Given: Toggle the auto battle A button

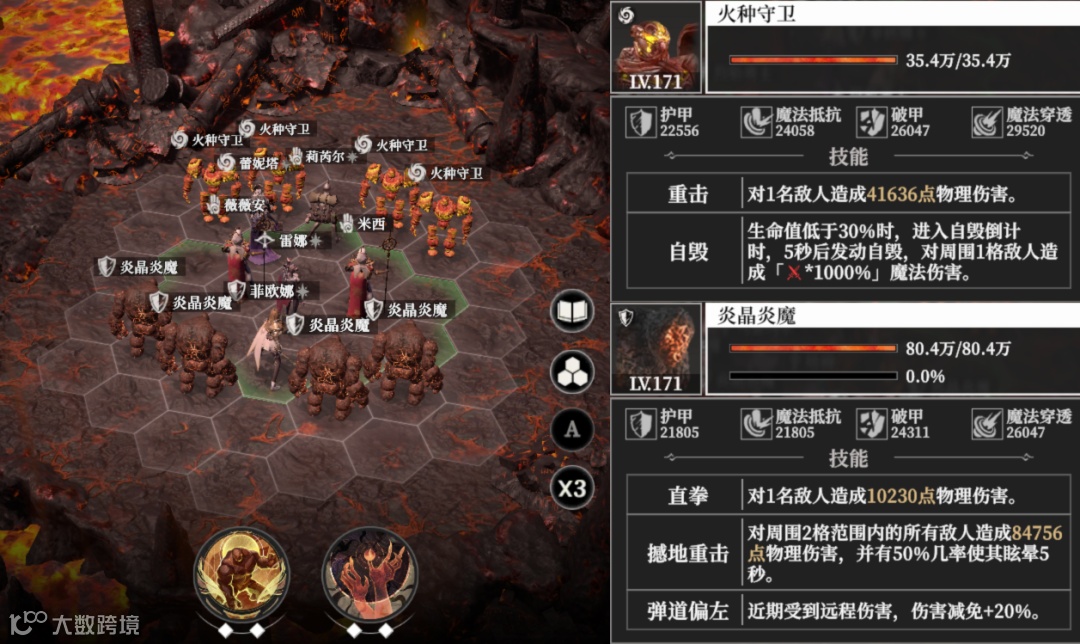Looking at the screenshot, I should click(573, 430).
